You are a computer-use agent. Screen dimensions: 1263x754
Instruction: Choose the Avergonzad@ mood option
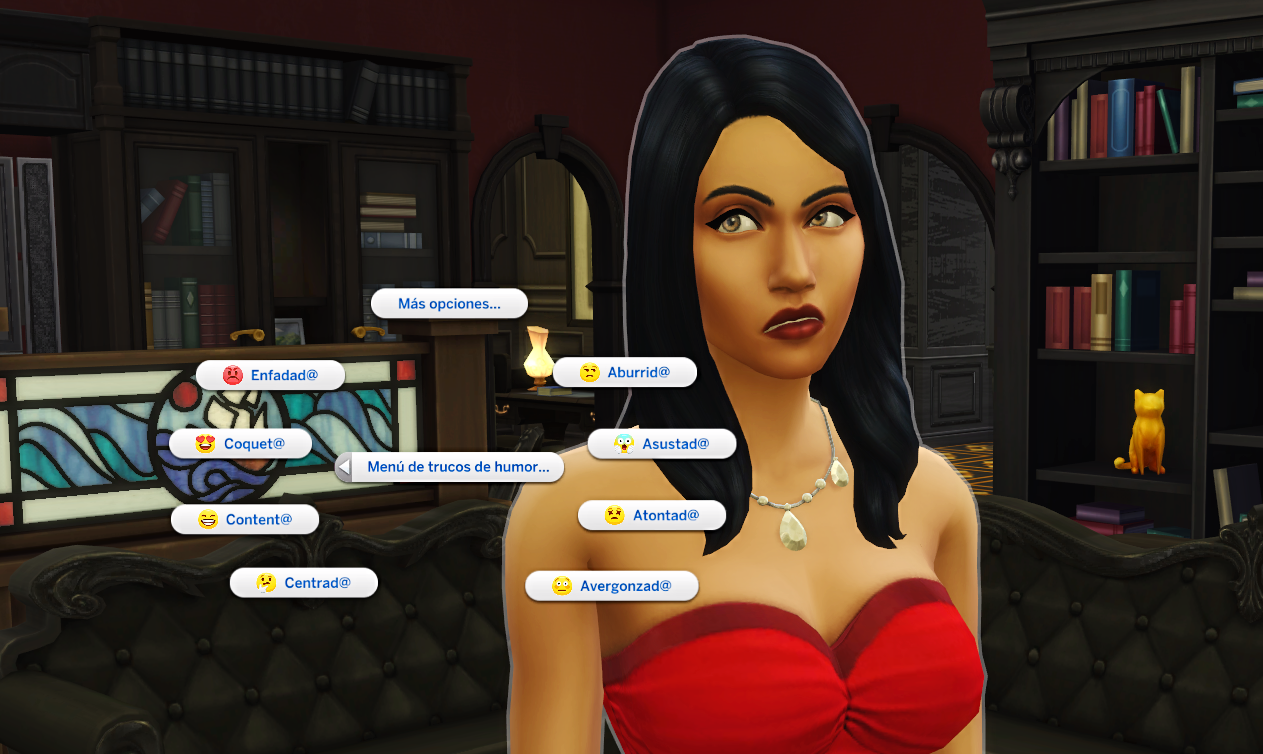tap(612, 585)
